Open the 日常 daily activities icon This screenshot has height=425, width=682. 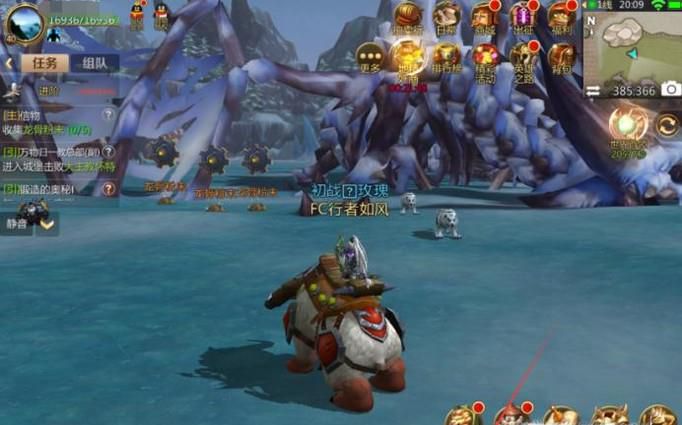click(446, 17)
